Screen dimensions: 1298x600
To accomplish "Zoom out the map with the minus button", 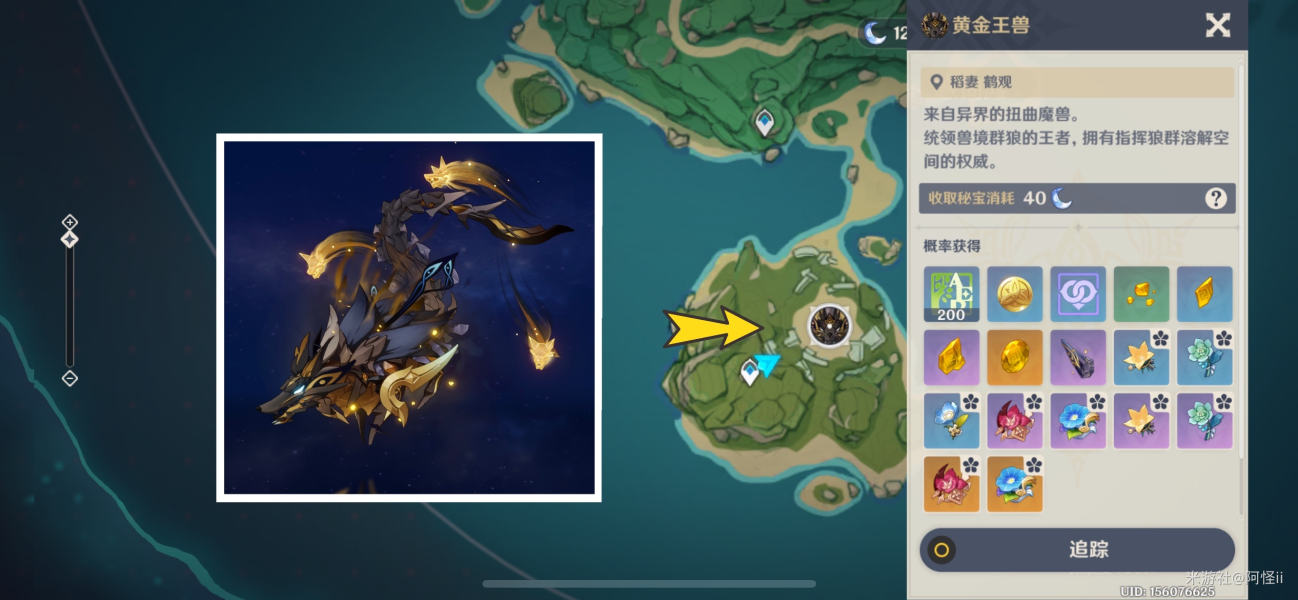I will (x=69, y=378).
